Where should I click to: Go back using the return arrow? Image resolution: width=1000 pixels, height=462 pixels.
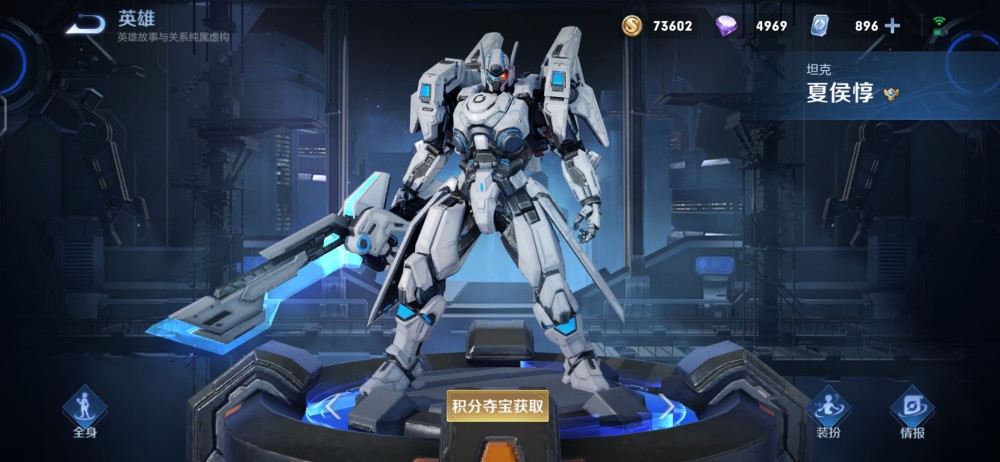[x=85, y=25]
